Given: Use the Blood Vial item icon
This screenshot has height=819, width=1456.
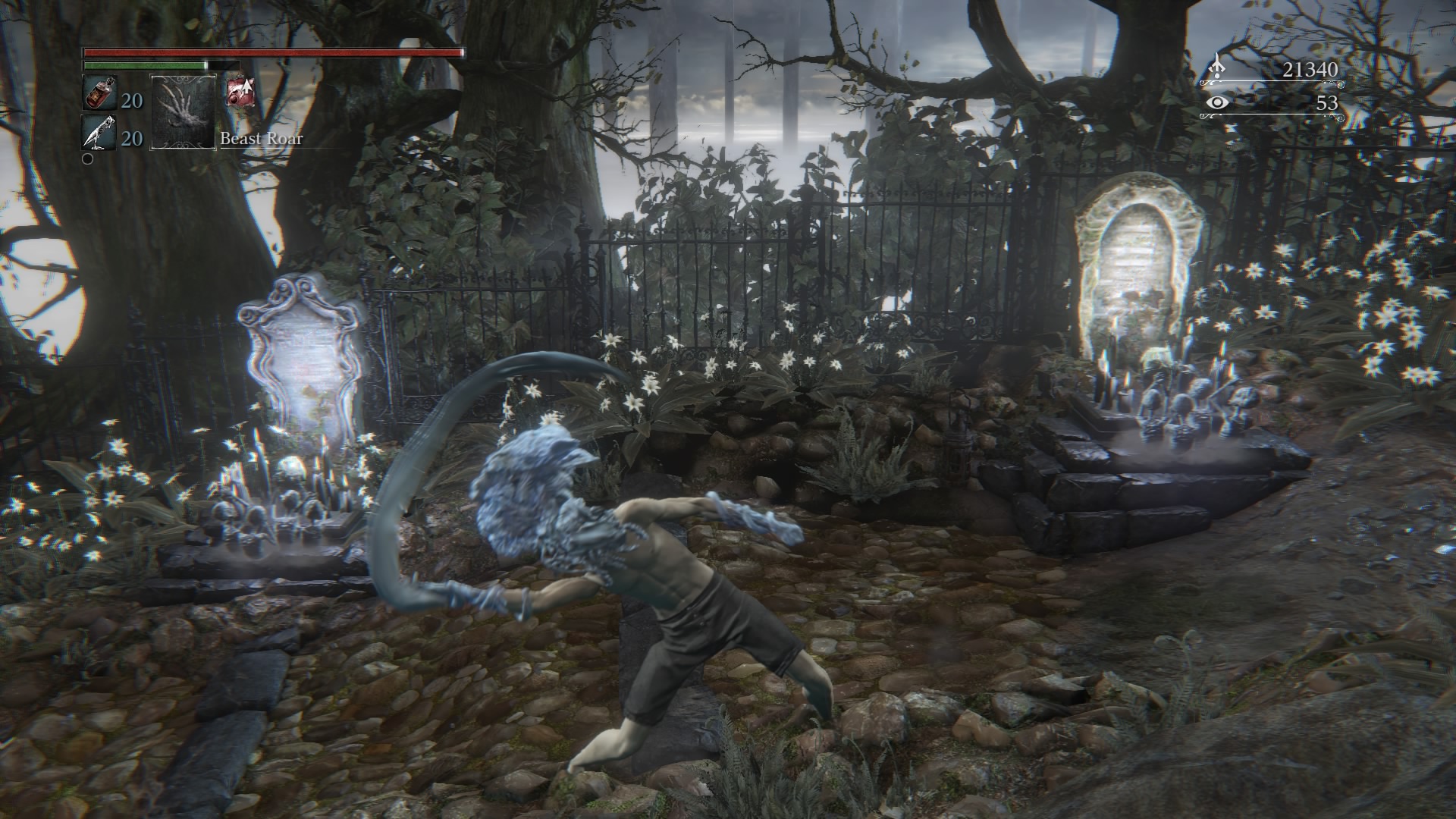Looking at the screenshot, I should coord(98,94).
